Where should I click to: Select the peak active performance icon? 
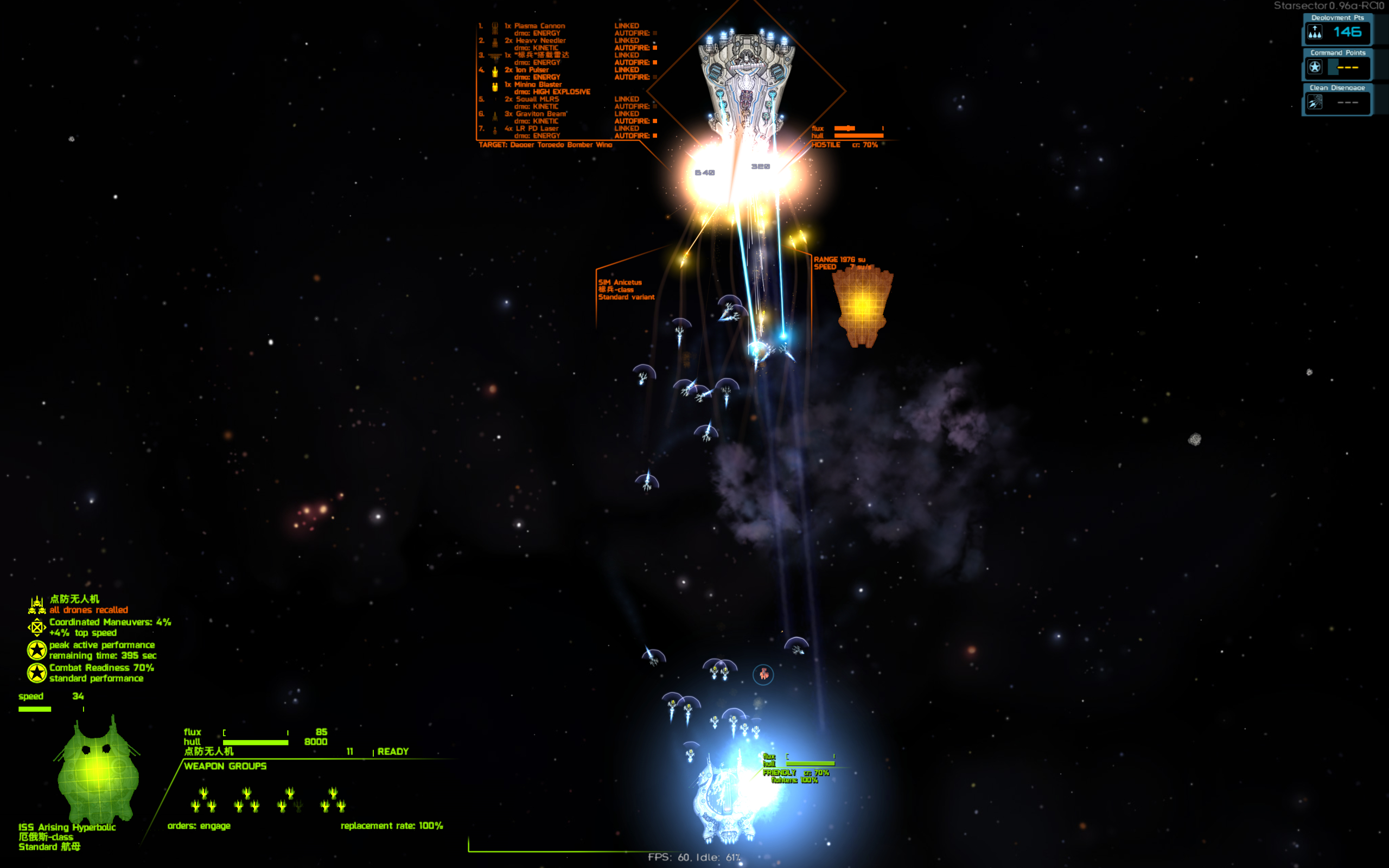pos(37,650)
